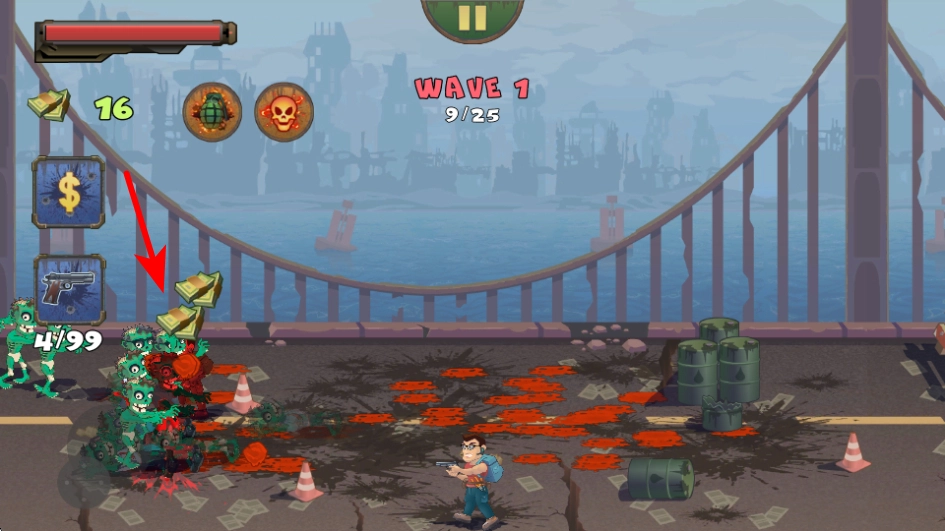The width and height of the screenshot is (945, 531).
Task: Open the dollar sign shop button
Action: coord(68,192)
